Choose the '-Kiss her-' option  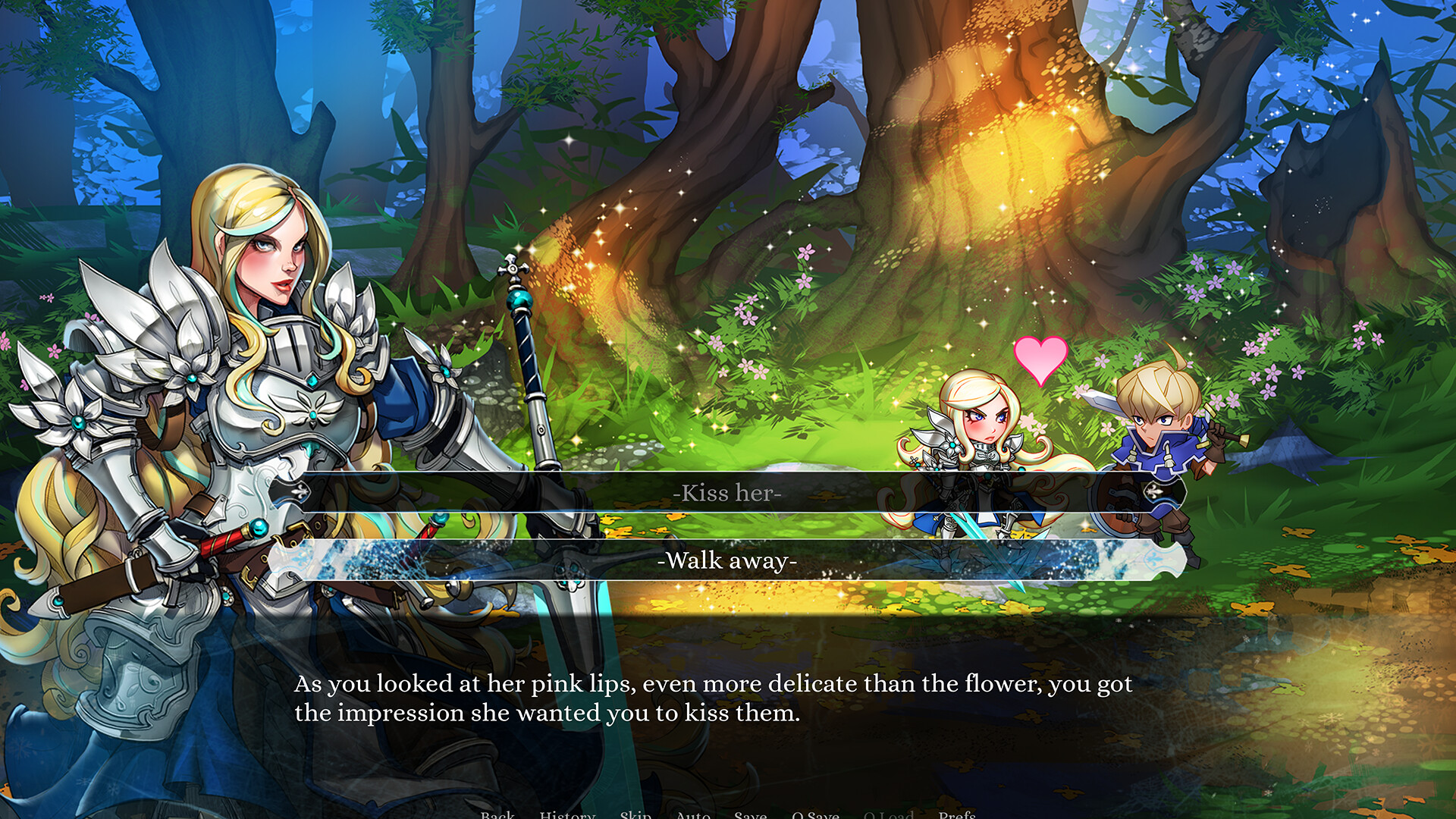pyautogui.click(x=728, y=493)
